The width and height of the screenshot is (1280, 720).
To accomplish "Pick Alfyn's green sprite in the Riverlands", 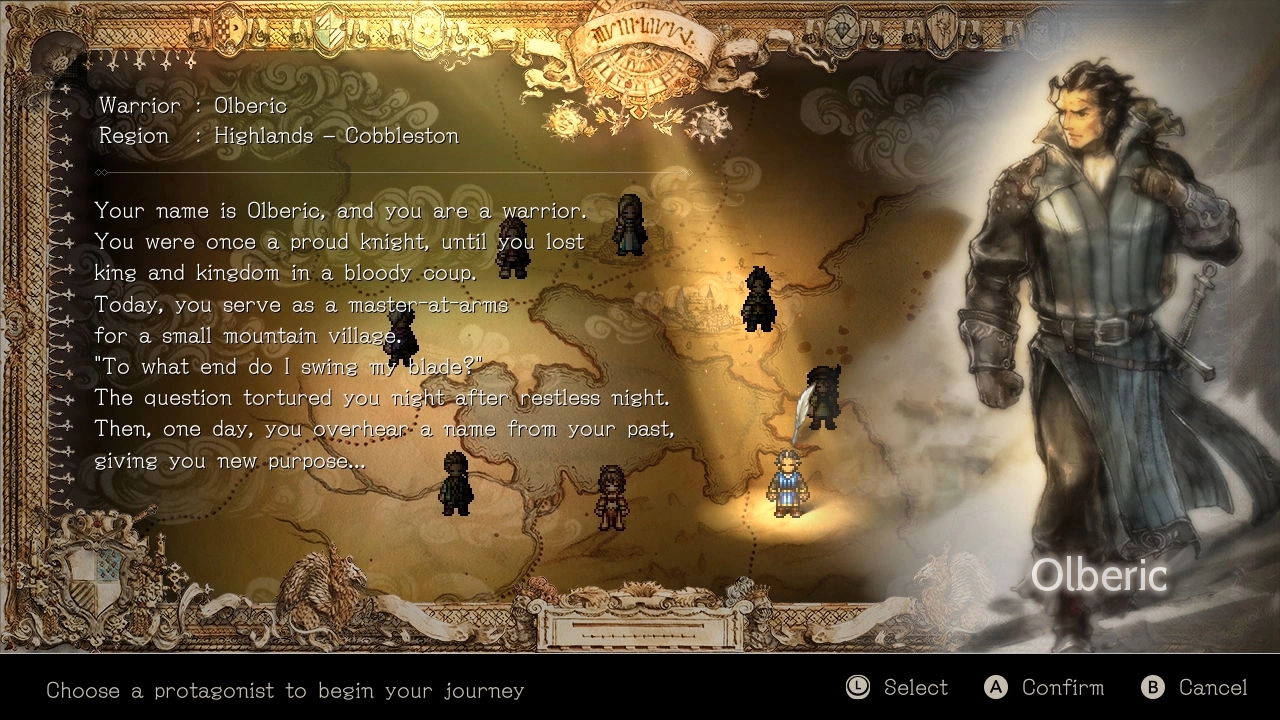I will 455,485.
